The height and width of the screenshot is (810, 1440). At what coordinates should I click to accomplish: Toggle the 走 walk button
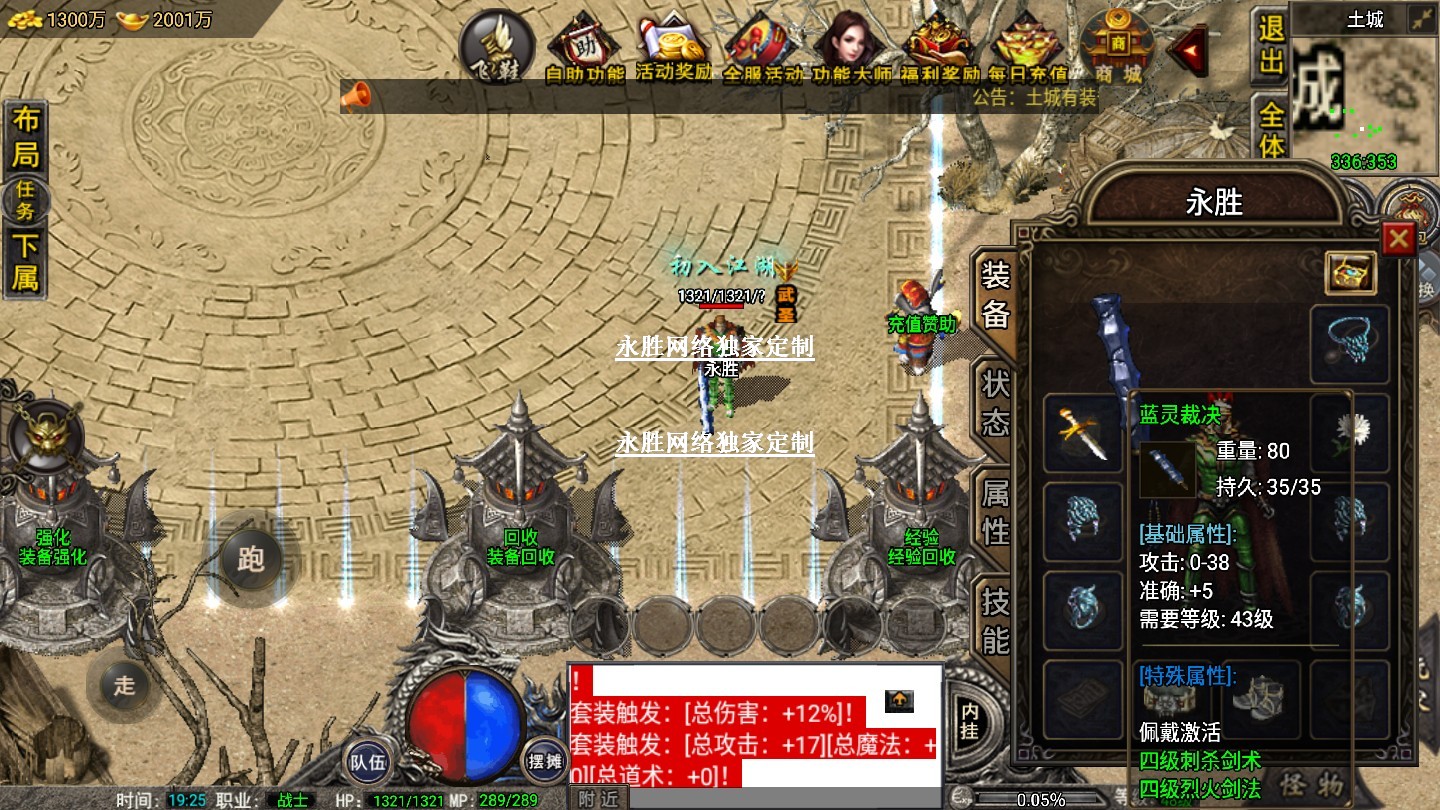pos(124,685)
